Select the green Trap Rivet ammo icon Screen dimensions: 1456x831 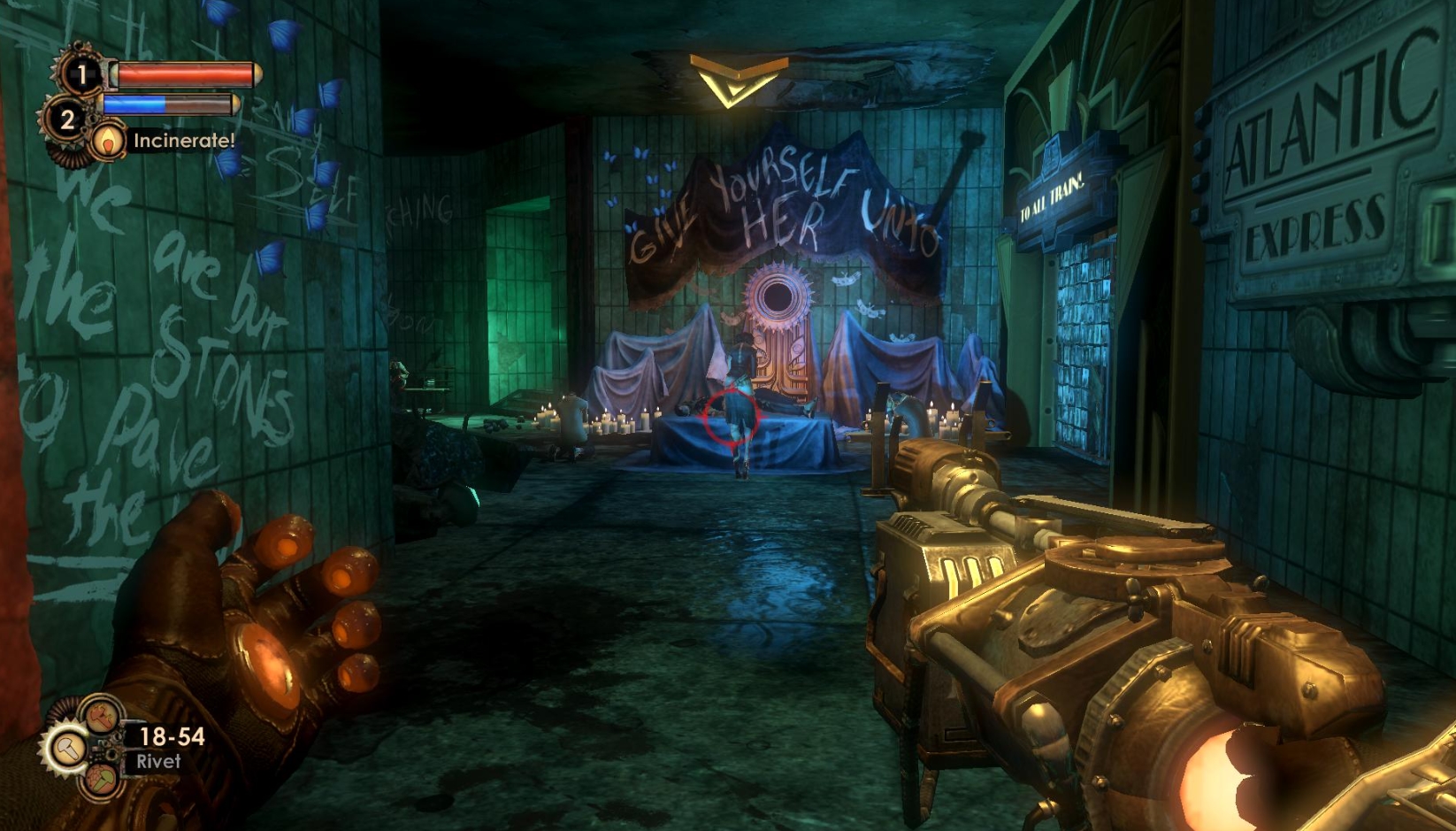click(100, 781)
